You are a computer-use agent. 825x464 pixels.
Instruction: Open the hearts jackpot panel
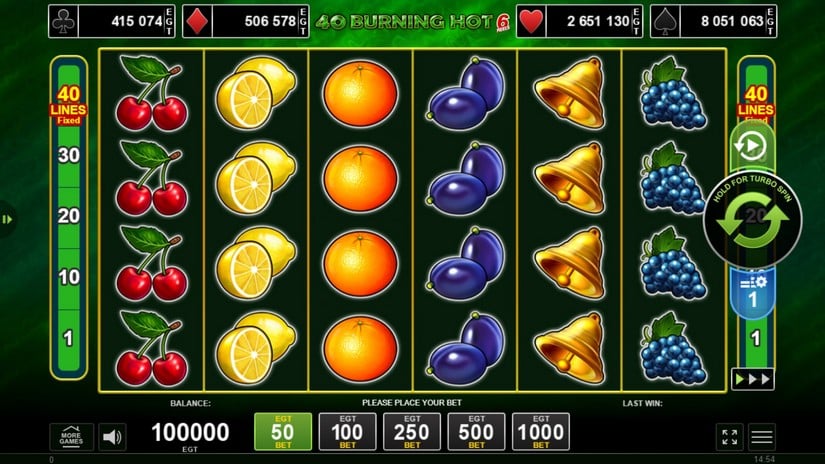tap(577, 20)
